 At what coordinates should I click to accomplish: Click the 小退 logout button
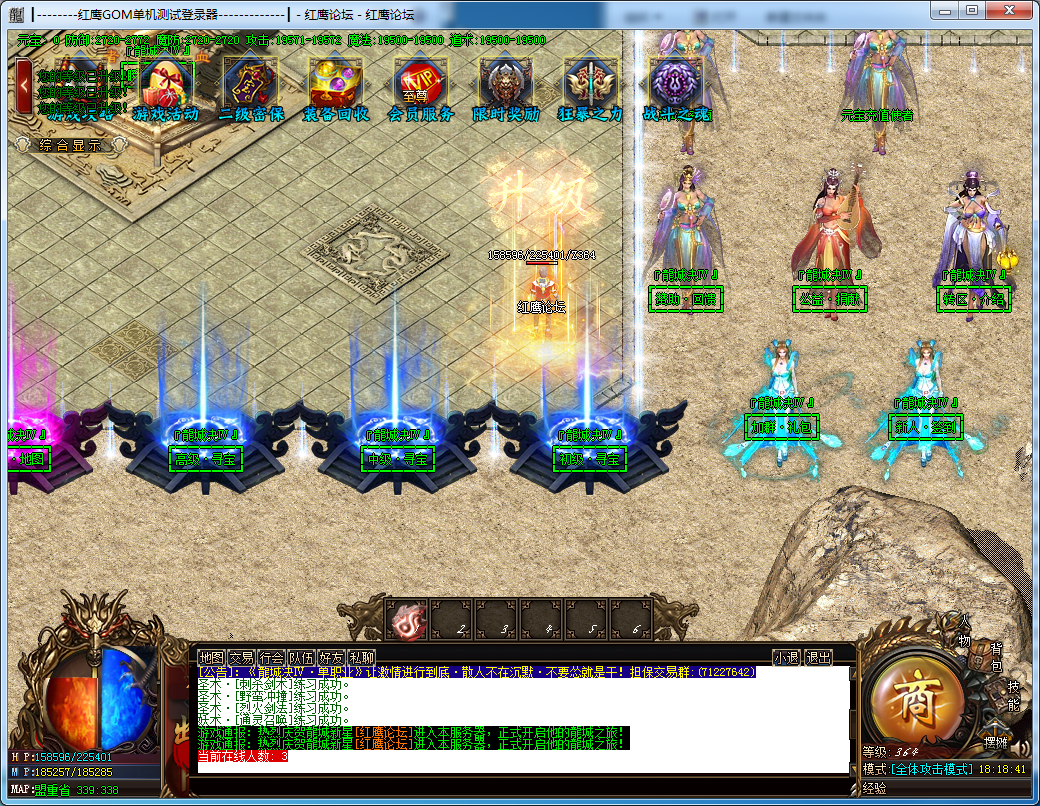coord(786,657)
